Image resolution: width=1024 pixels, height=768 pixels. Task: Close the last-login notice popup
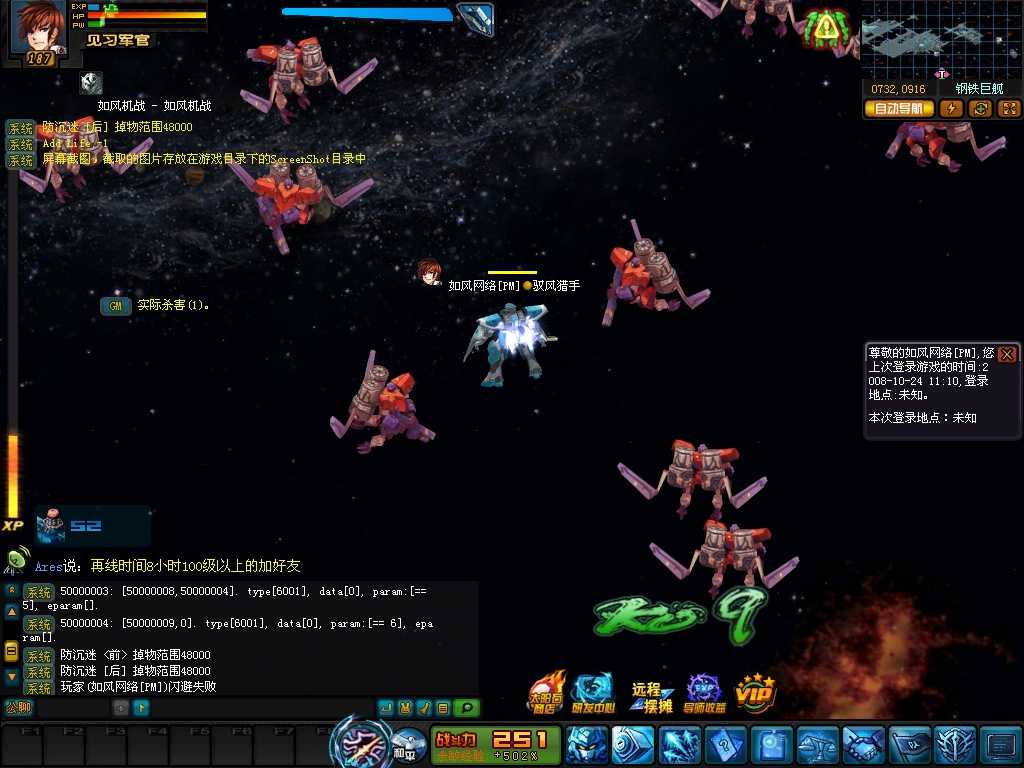click(1007, 354)
